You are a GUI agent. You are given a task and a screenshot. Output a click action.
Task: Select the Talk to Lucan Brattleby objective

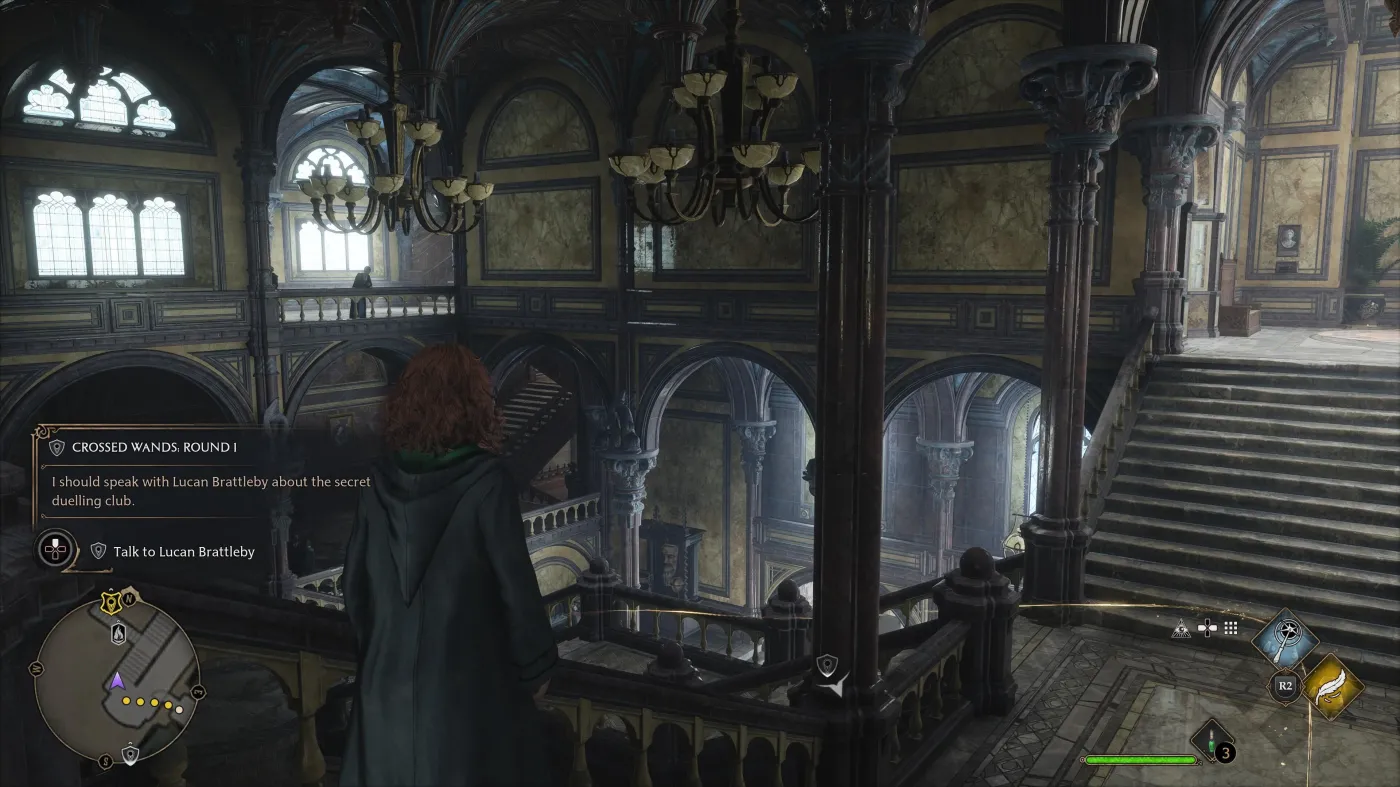(x=185, y=551)
